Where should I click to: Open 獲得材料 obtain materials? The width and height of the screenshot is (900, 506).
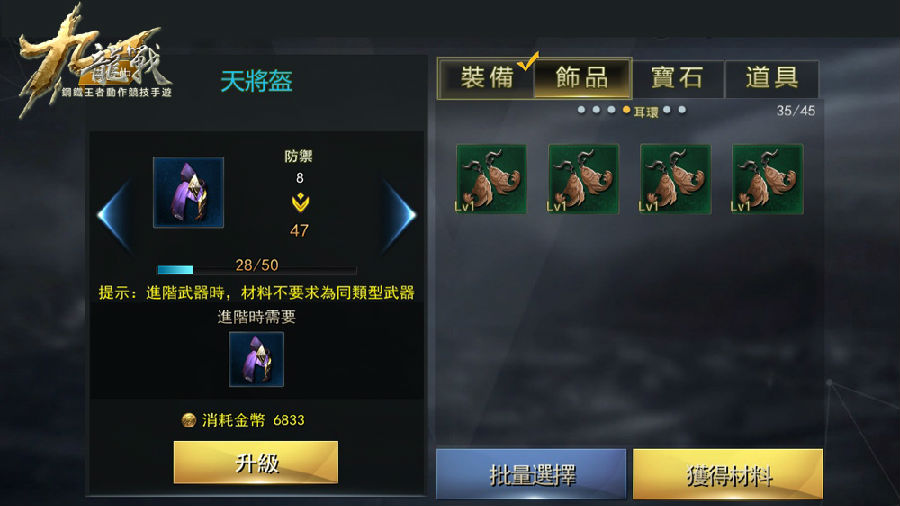pos(727,473)
